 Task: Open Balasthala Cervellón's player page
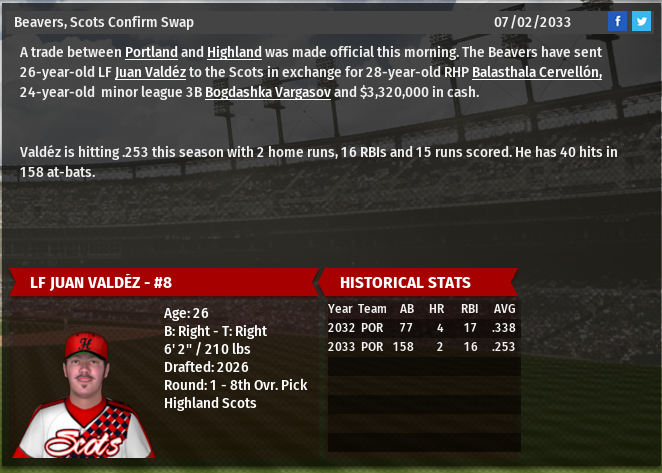coord(536,72)
